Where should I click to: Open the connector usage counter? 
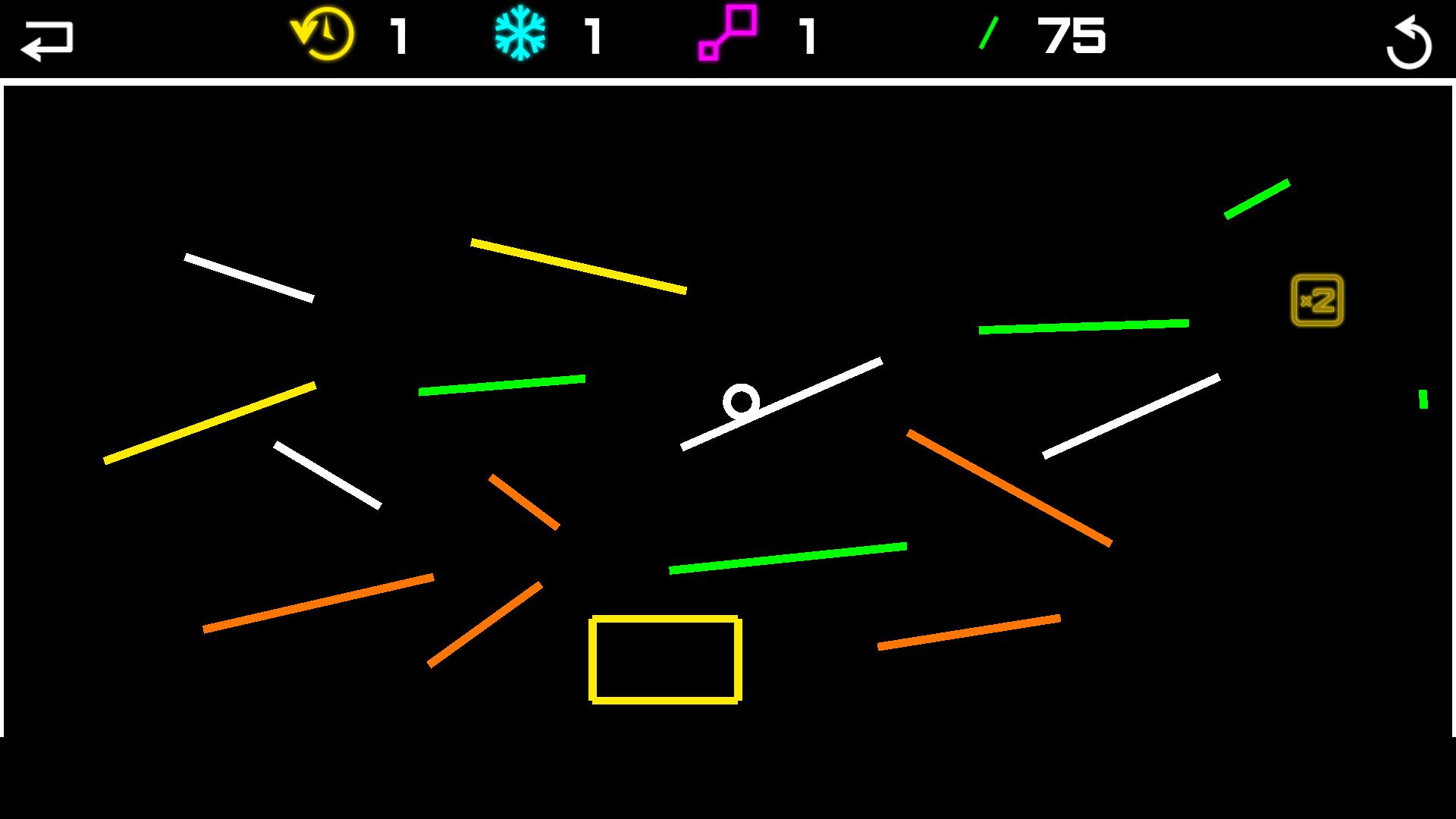click(806, 38)
